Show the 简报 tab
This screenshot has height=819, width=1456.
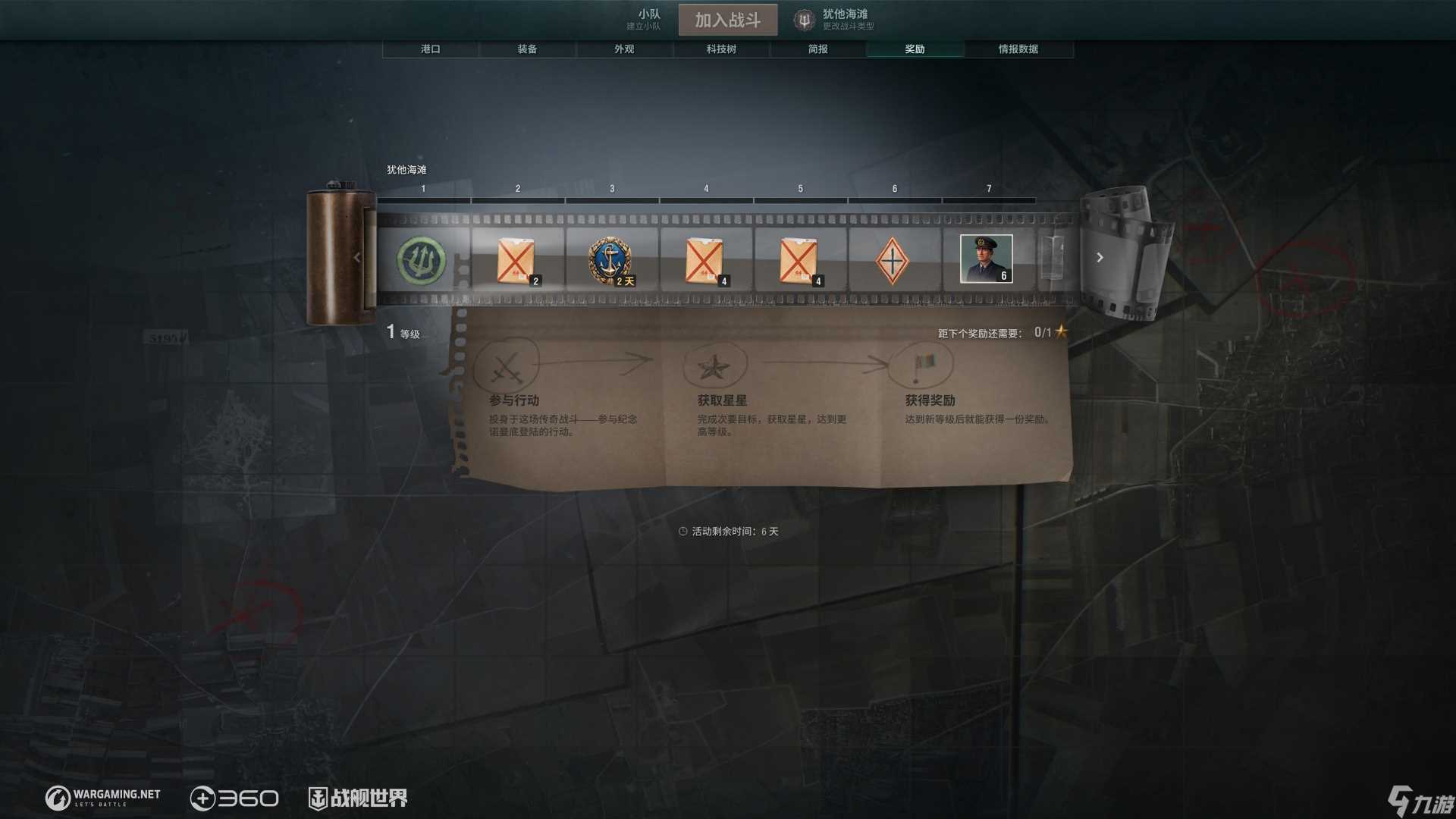tap(817, 49)
